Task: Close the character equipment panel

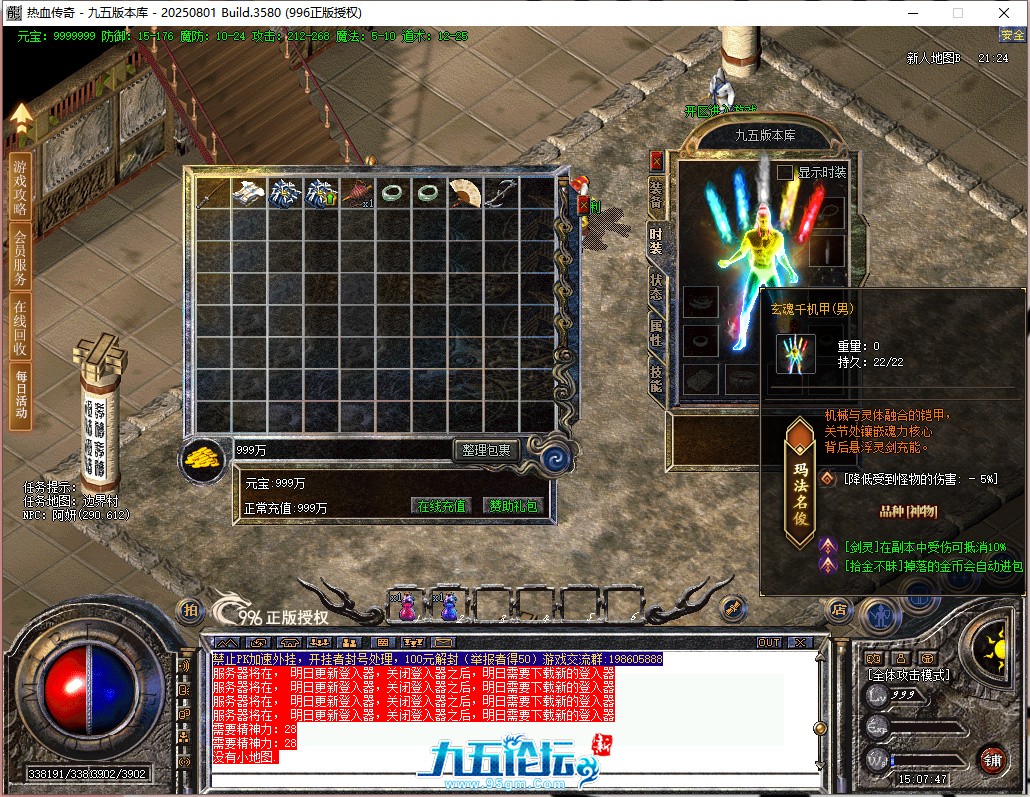Action: click(656, 160)
